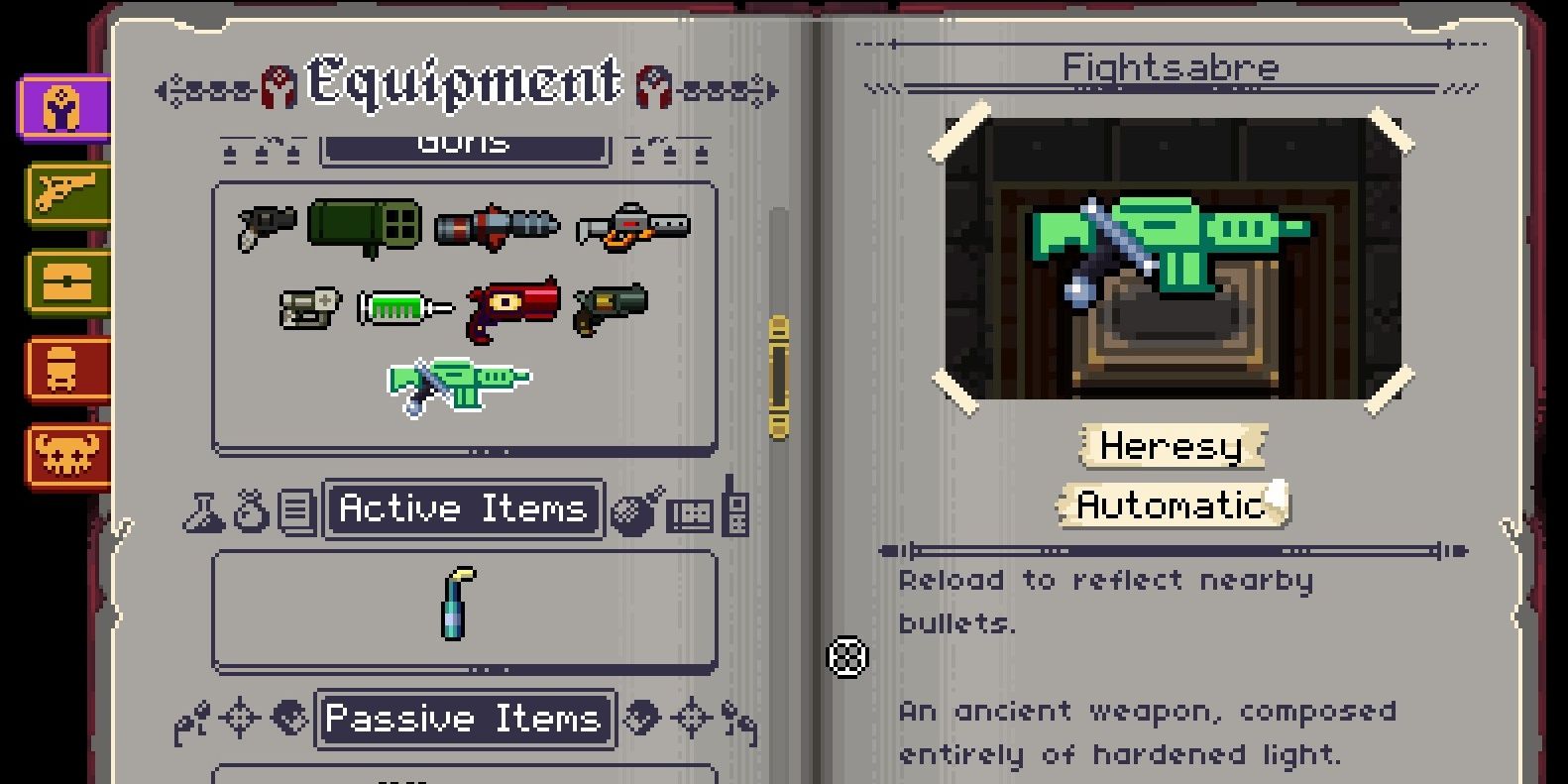Grab the gold scrollbar handle

(779, 377)
